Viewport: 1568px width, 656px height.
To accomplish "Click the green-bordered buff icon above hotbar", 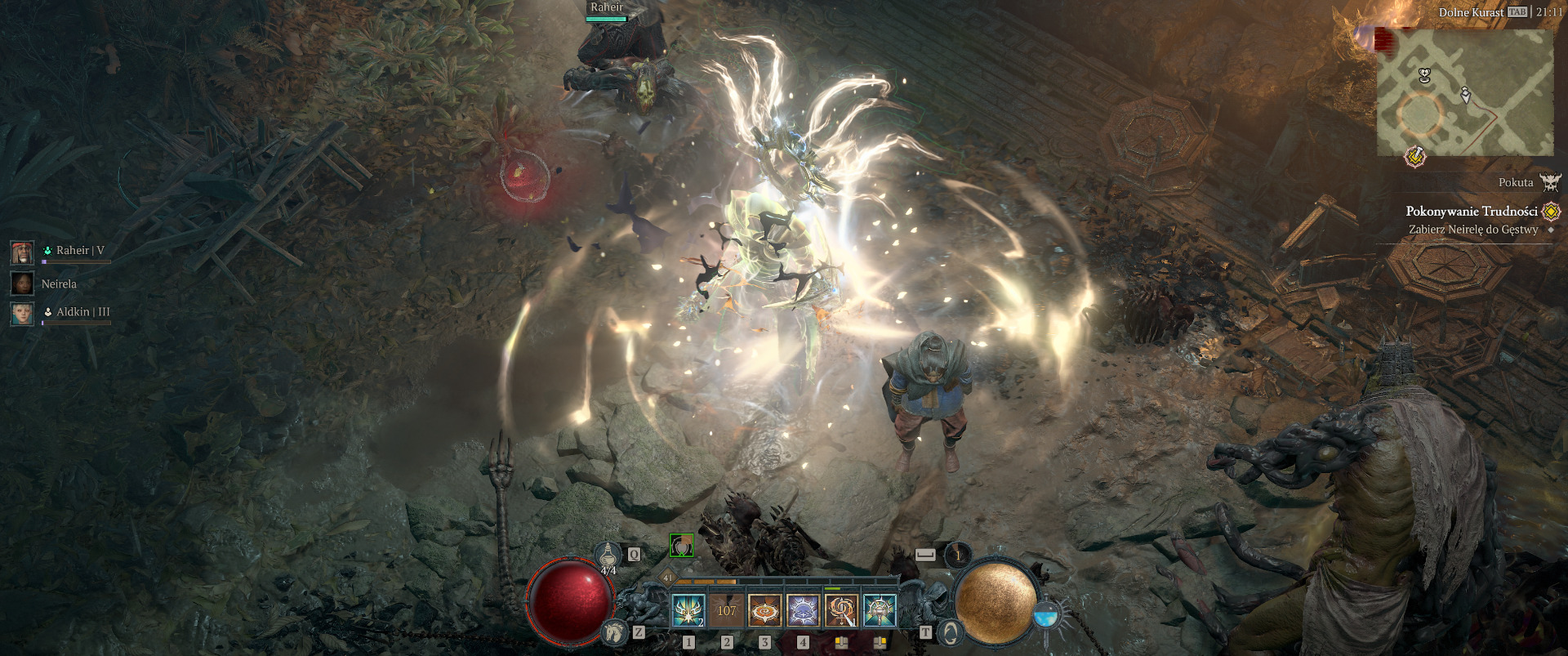I will (x=681, y=546).
